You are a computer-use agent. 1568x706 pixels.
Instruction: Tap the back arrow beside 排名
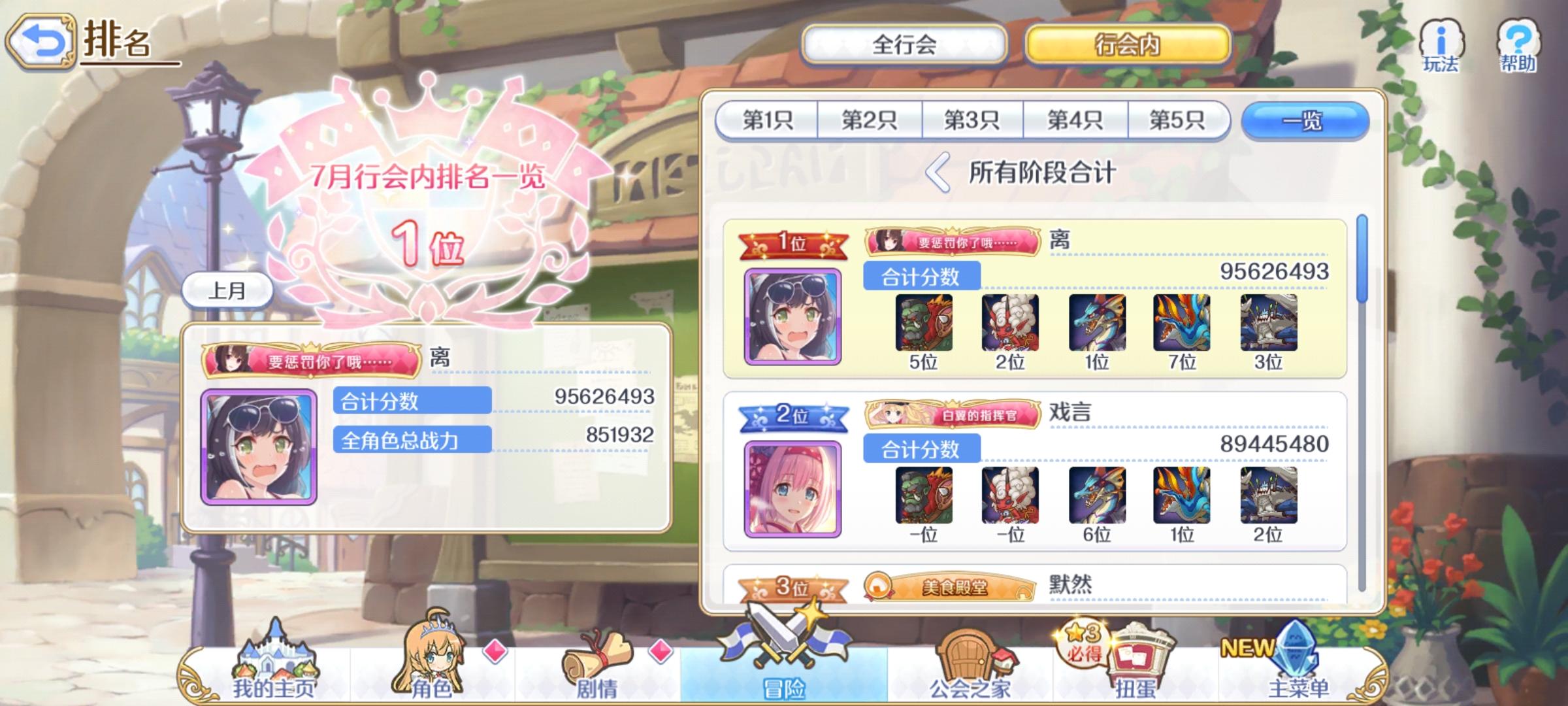(x=41, y=41)
